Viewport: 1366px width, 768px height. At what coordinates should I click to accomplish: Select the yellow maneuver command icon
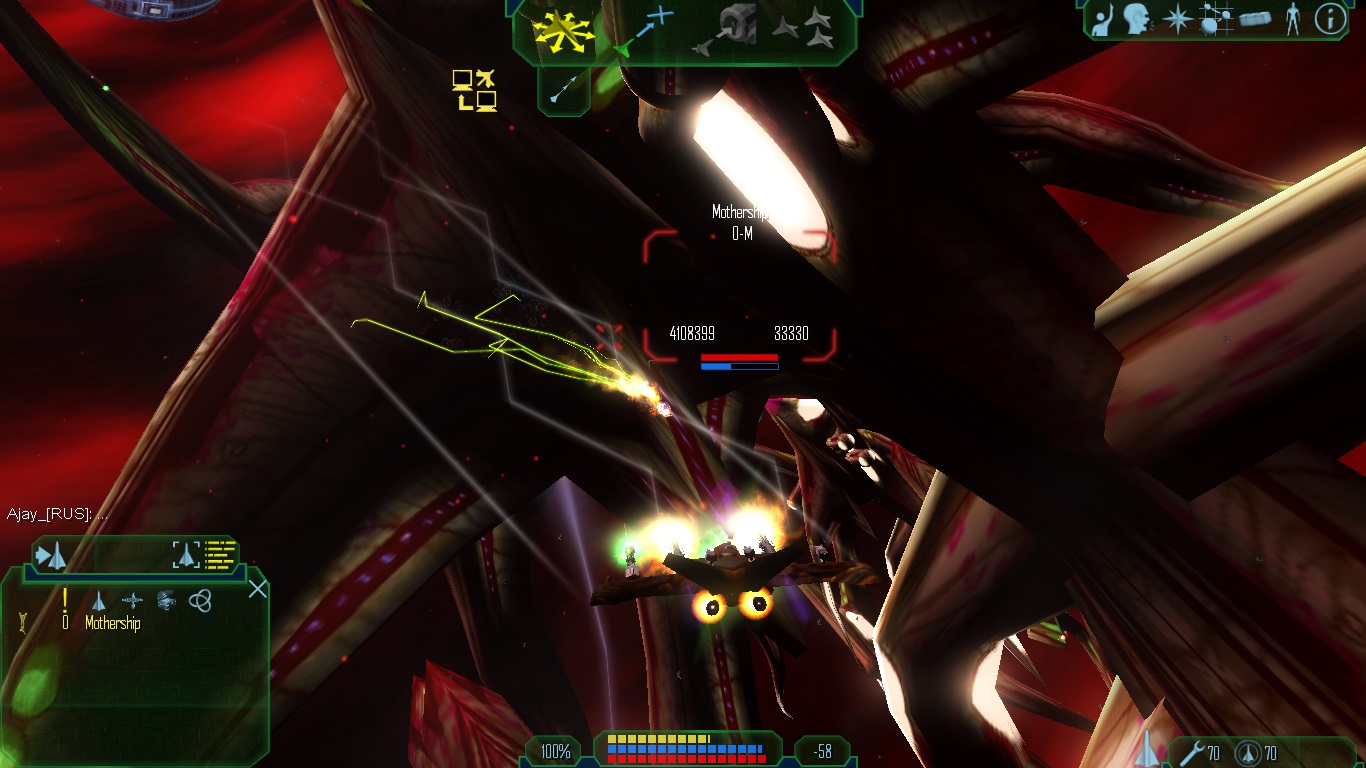pos(565,28)
